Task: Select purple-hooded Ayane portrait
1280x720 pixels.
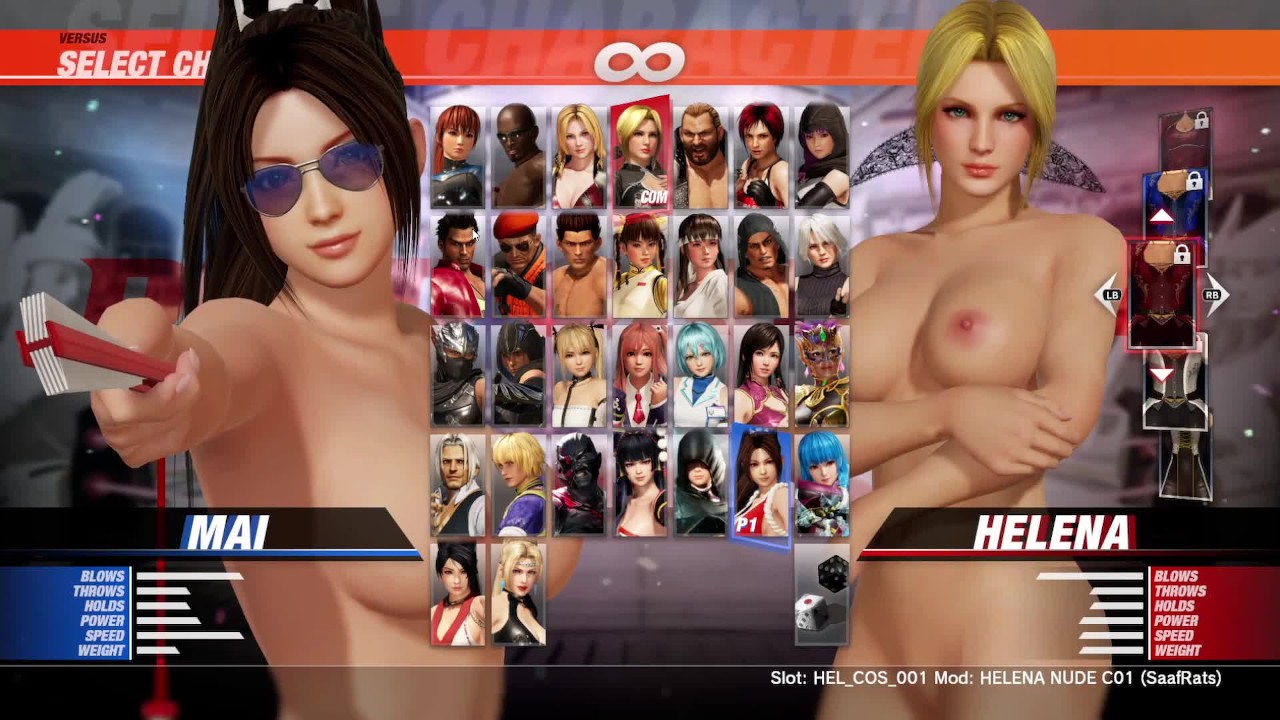Action: pyautogui.click(x=822, y=156)
